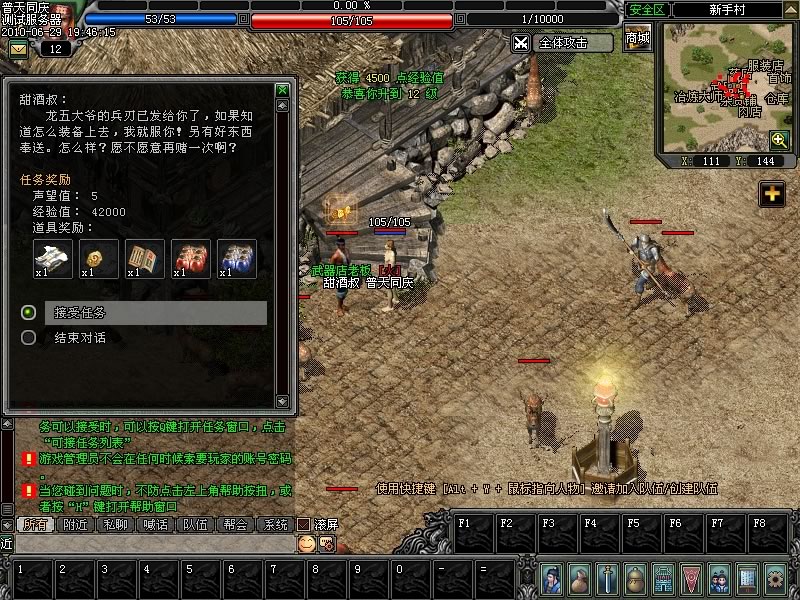Choose 结束对话 to end the dialogue
Viewport: 800px width, 600px height.
pos(79,338)
